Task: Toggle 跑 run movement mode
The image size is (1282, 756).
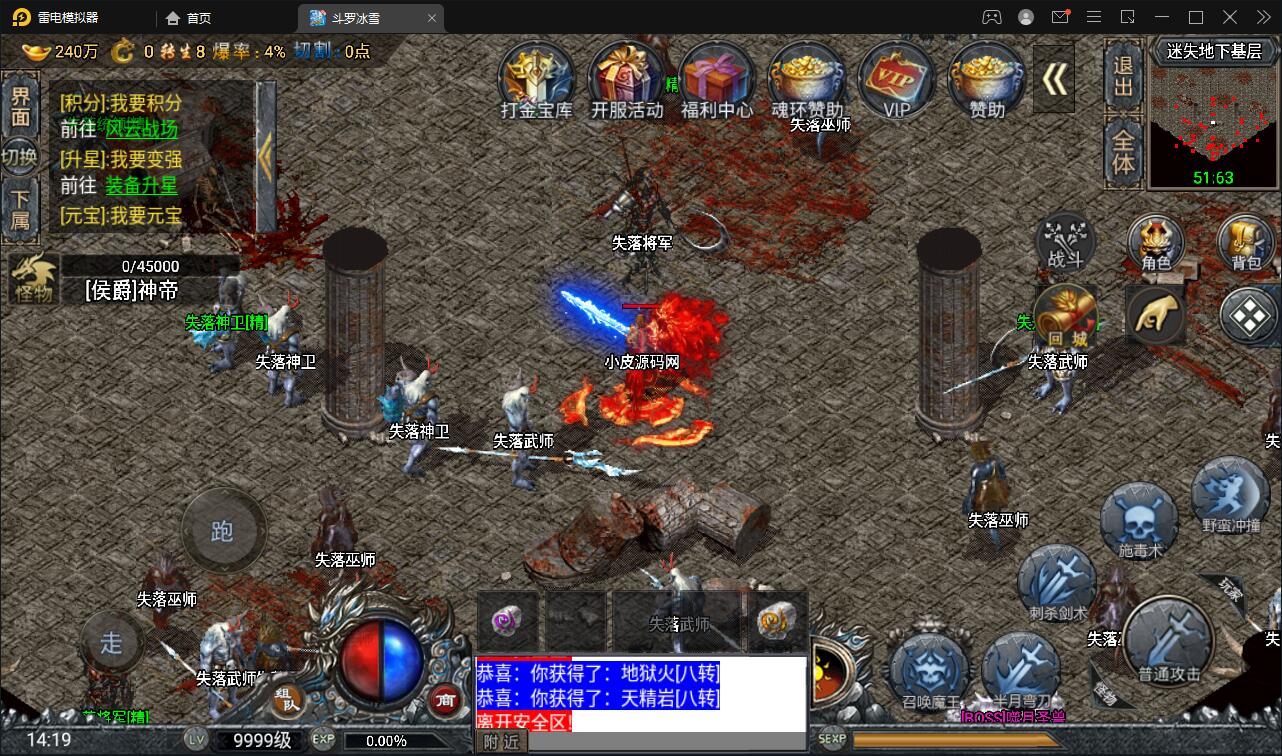Action: pos(222,532)
